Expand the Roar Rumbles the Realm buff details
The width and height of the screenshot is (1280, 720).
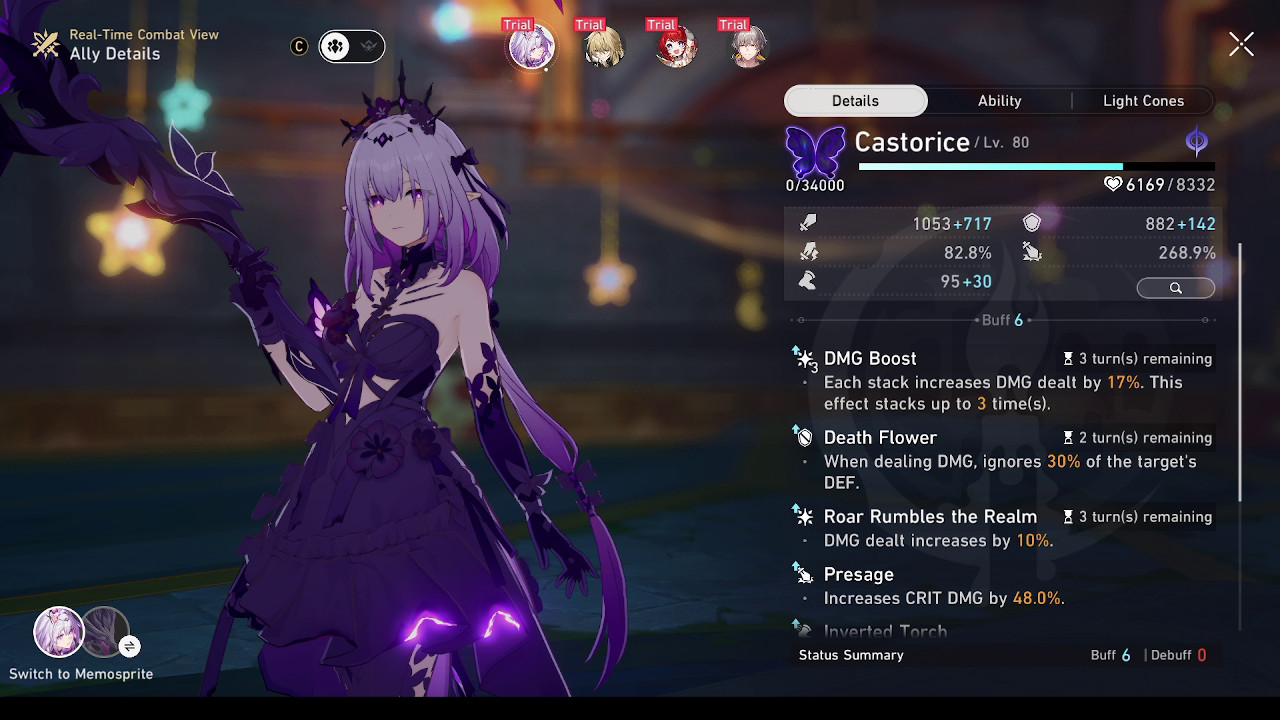[x=930, y=516]
